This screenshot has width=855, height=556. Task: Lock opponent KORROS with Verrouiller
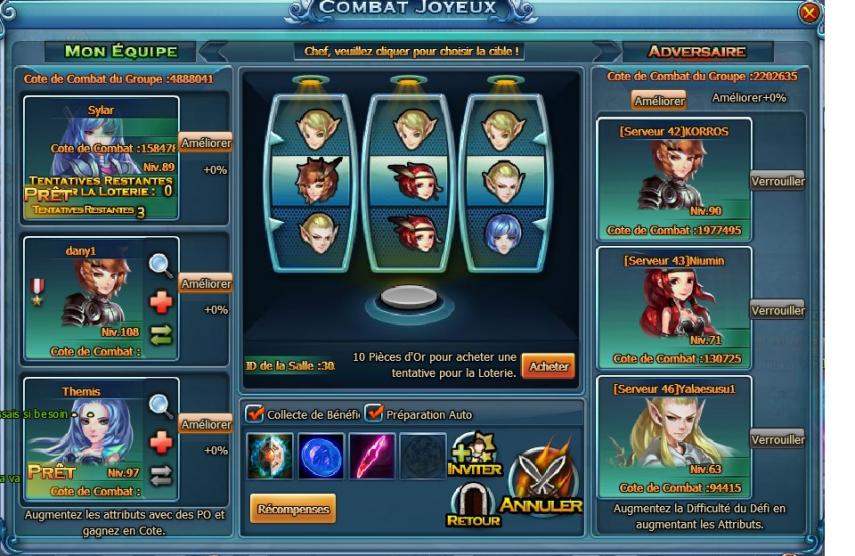tap(777, 181)
